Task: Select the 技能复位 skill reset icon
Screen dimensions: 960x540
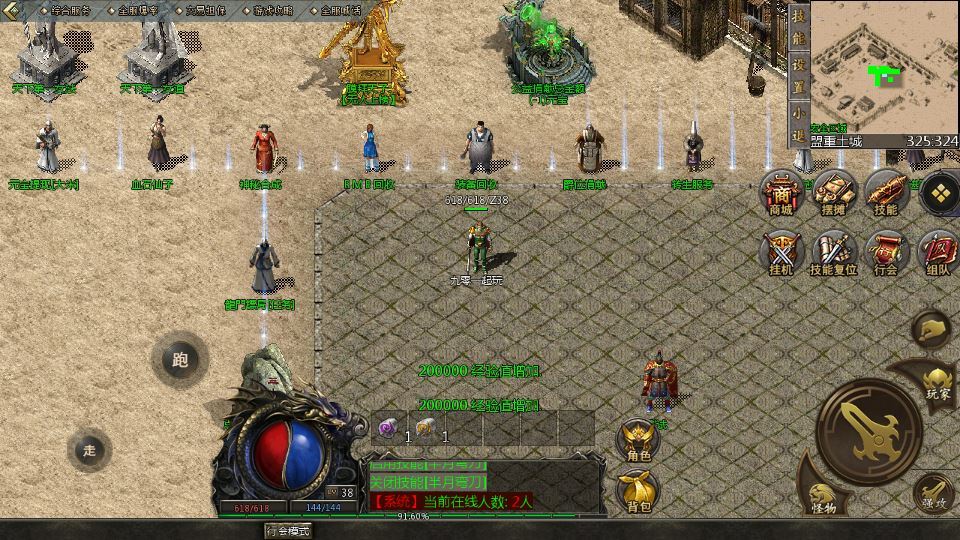Action: [x=833, y=253]
